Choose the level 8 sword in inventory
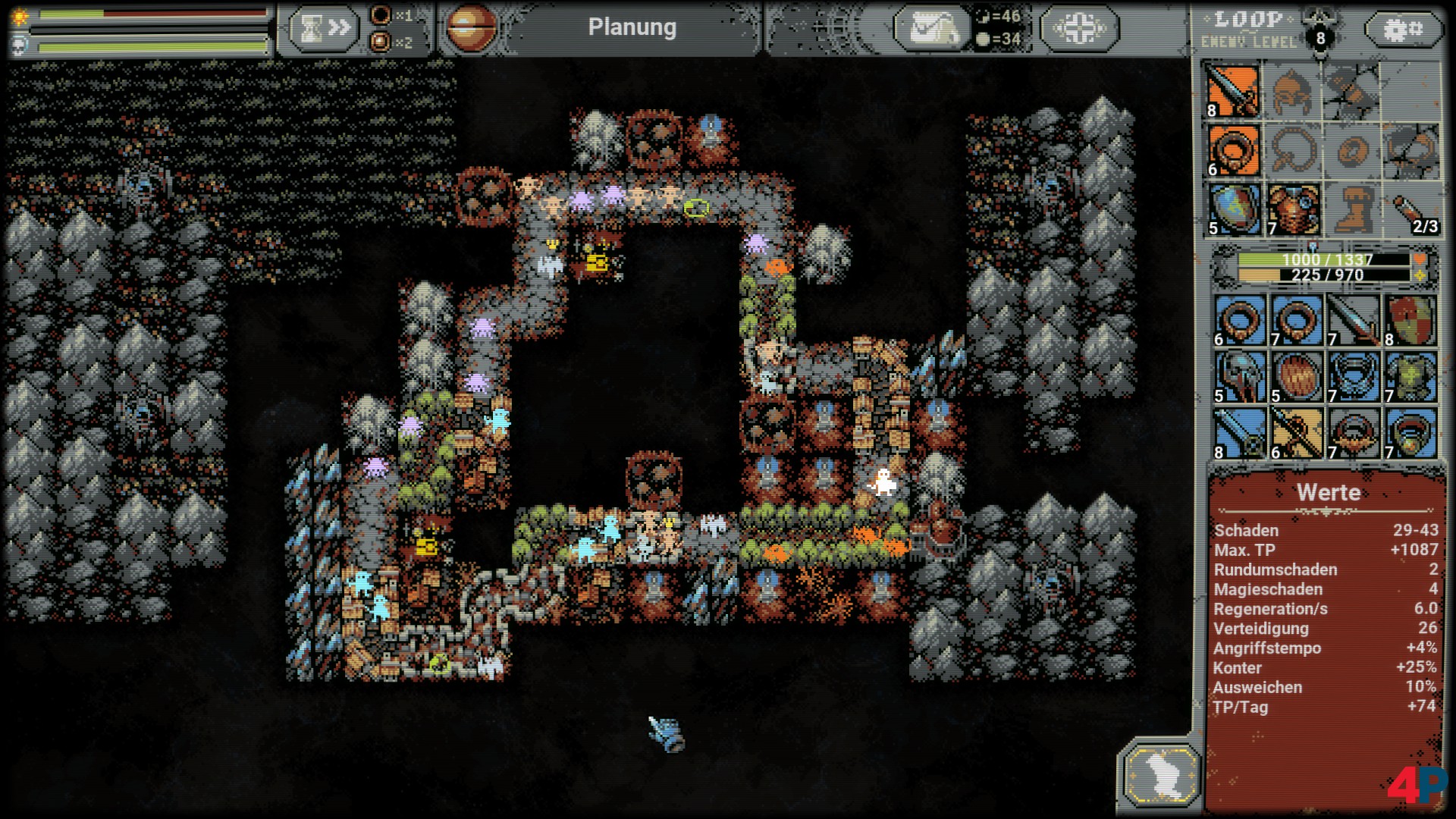 [1240, 433]
